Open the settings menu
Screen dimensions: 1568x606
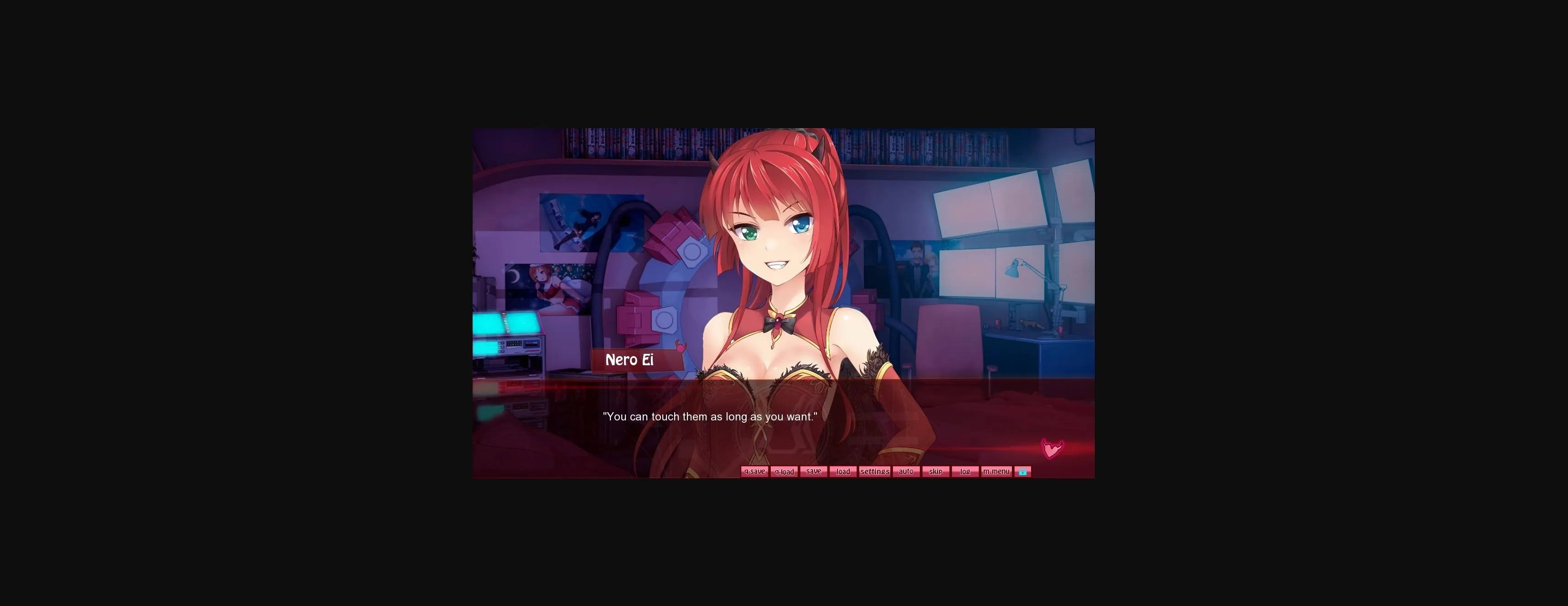pyautogui.click(x=875, y=471)
